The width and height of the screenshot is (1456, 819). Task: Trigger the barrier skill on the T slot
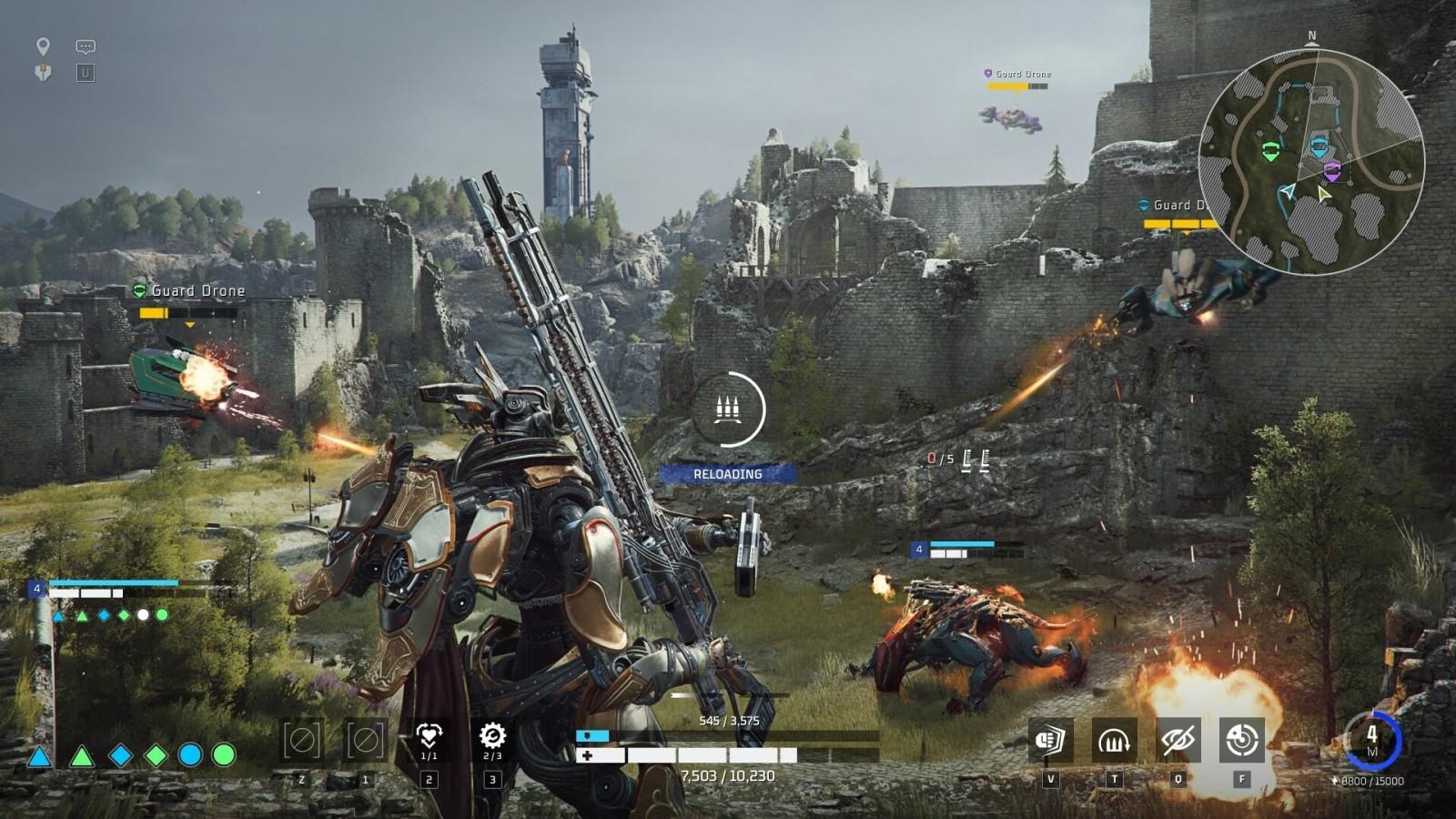coord(1112,740)
